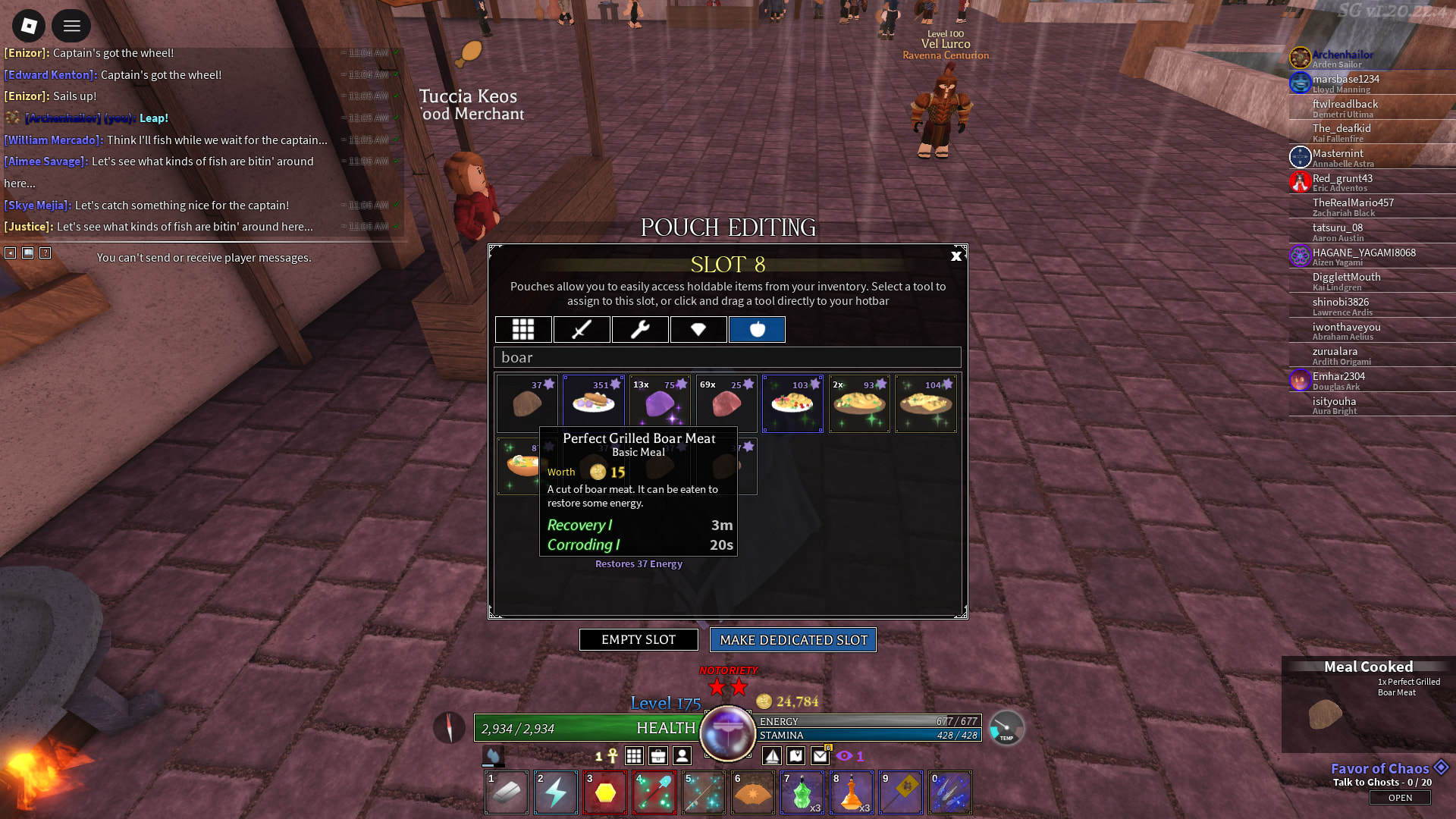Viewport: 1456px width, 819px height.
Task: Choose Make Dedicated Slot
Action: click(x=793, y=640)
